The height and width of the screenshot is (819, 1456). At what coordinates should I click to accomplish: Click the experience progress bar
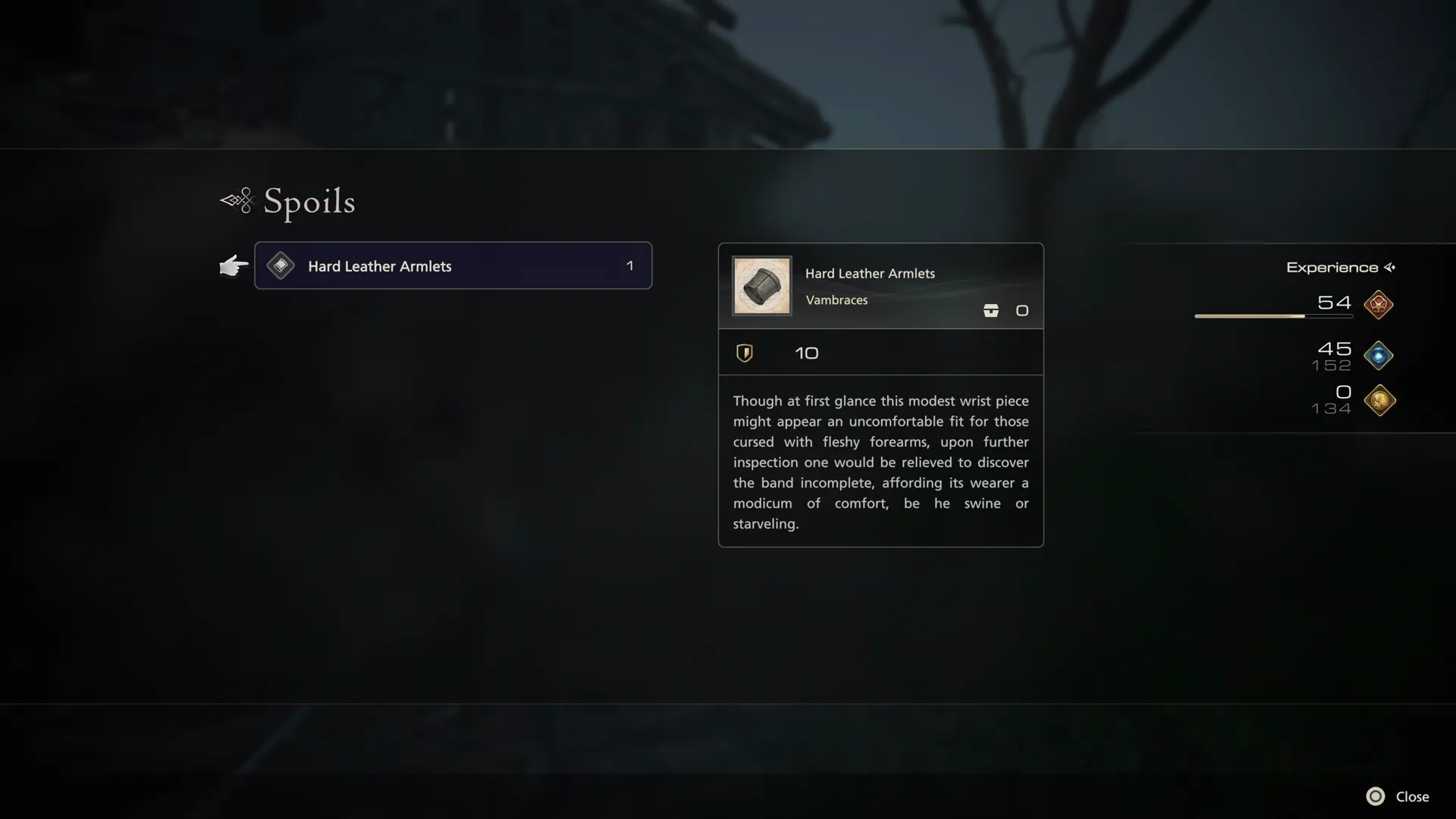pos(1273,316)
